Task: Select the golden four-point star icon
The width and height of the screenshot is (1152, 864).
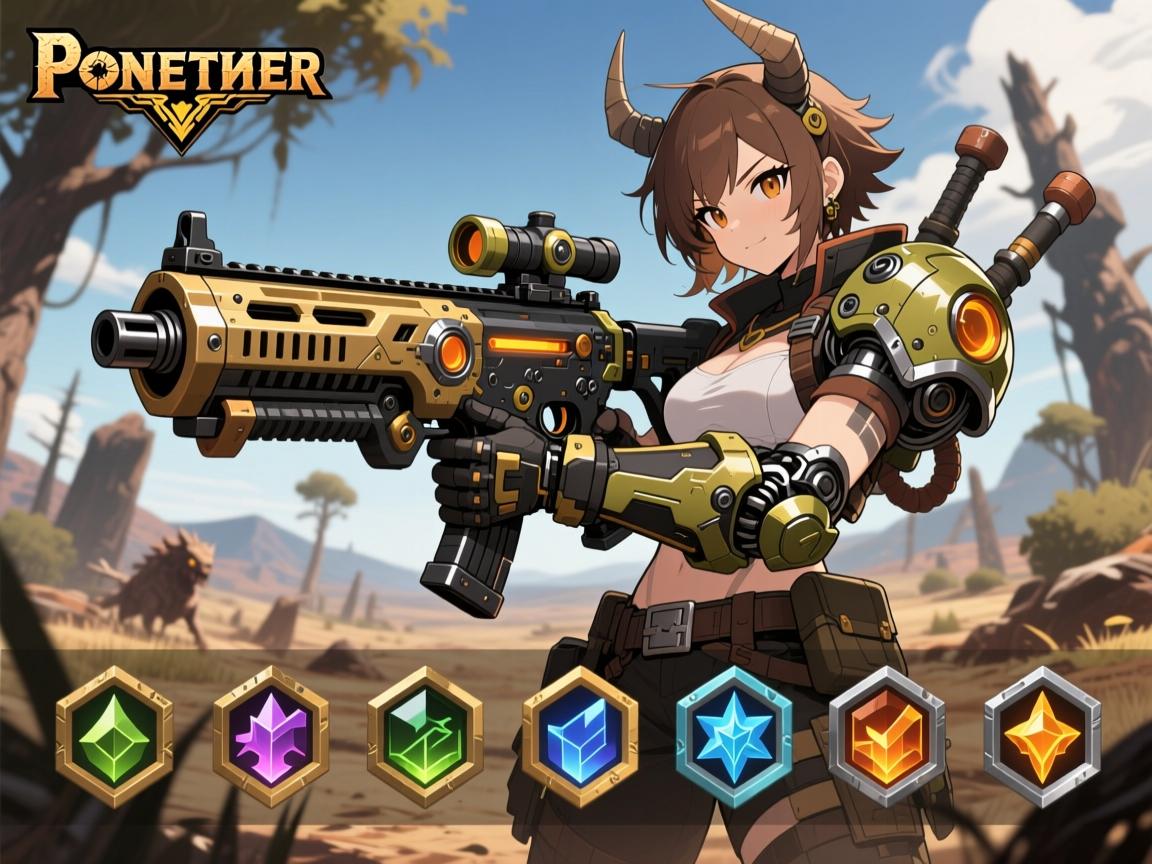Action: 1042,738
